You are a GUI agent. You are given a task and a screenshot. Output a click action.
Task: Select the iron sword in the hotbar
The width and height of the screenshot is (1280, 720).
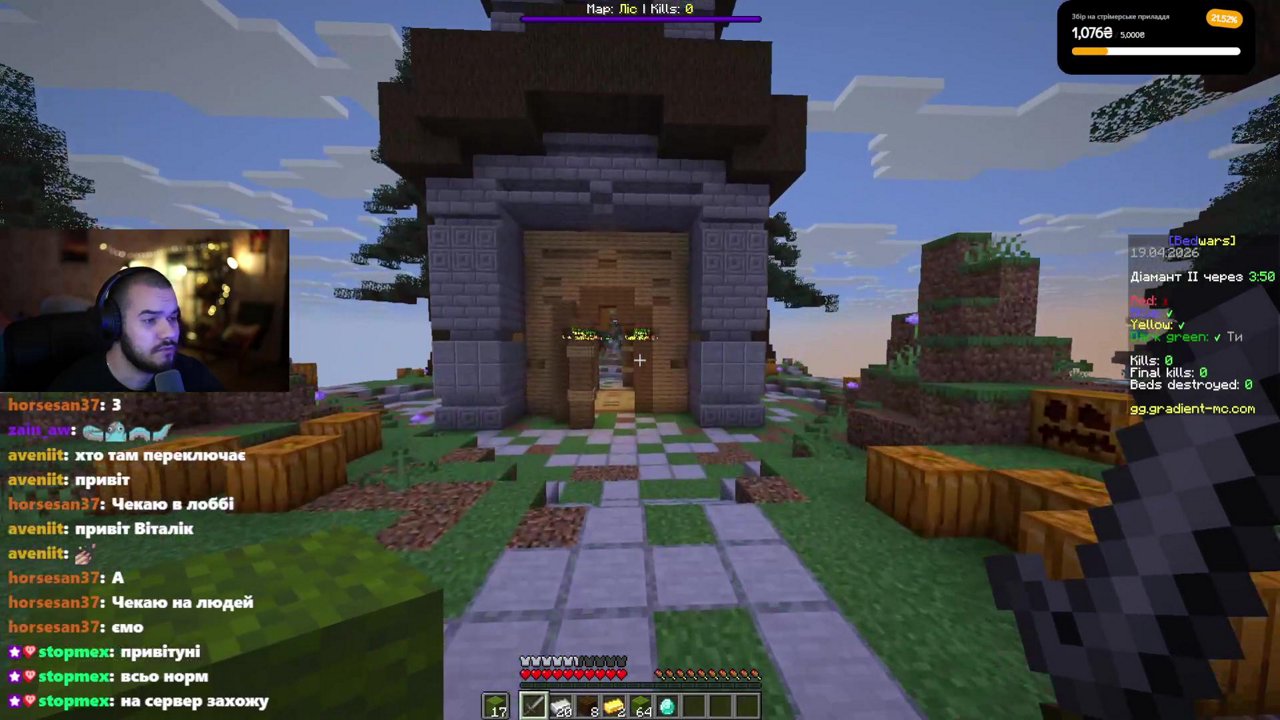tap(534, 707)
